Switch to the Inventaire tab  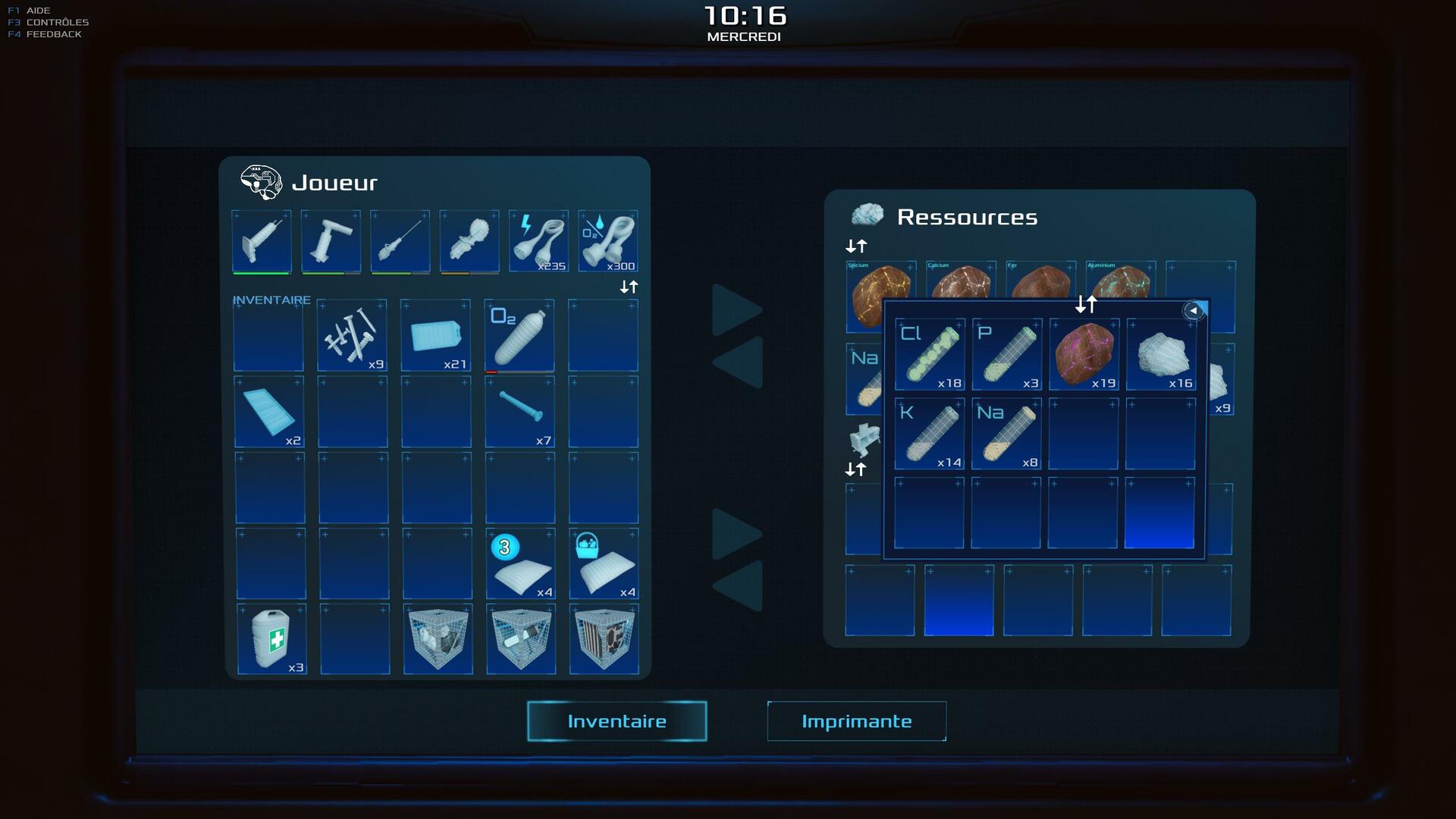(x=617, y=721)
